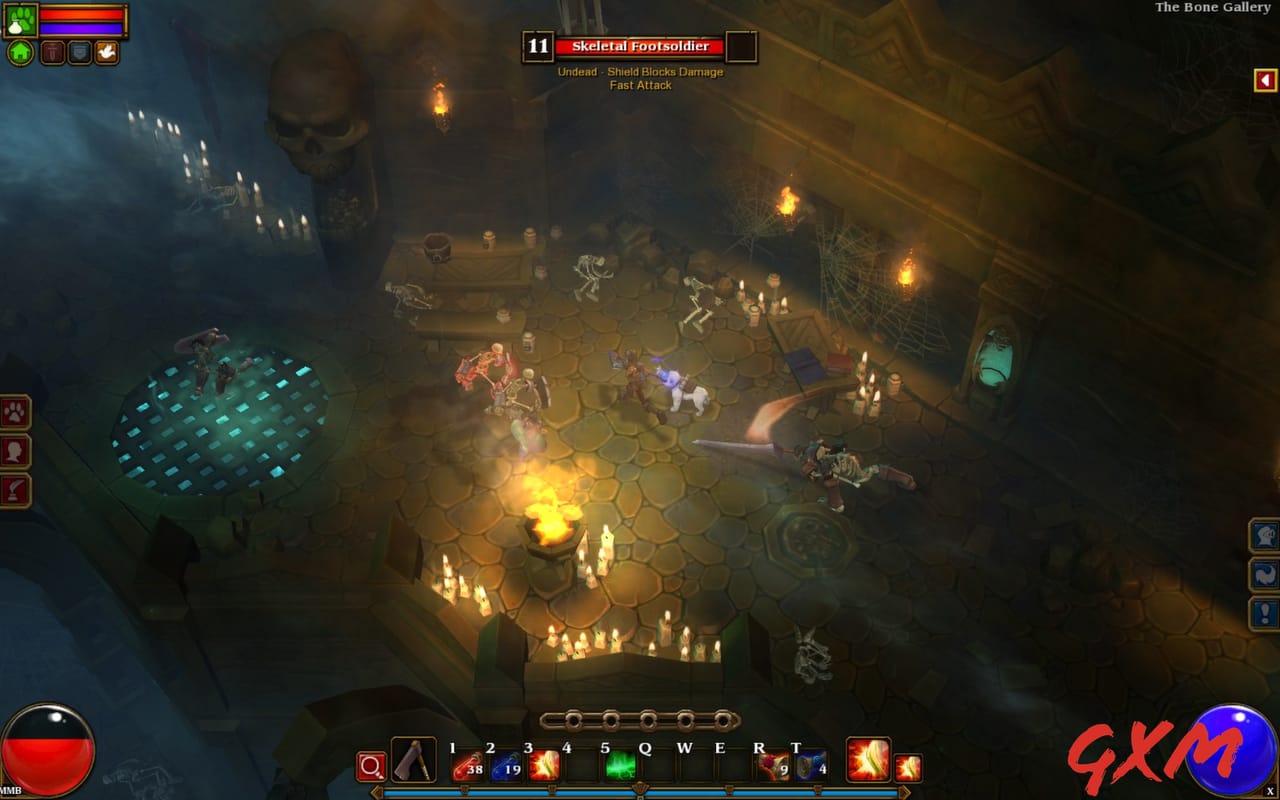Activate the green skill in hotbar slot 5

pyautogui.click(x=619, y=765)
